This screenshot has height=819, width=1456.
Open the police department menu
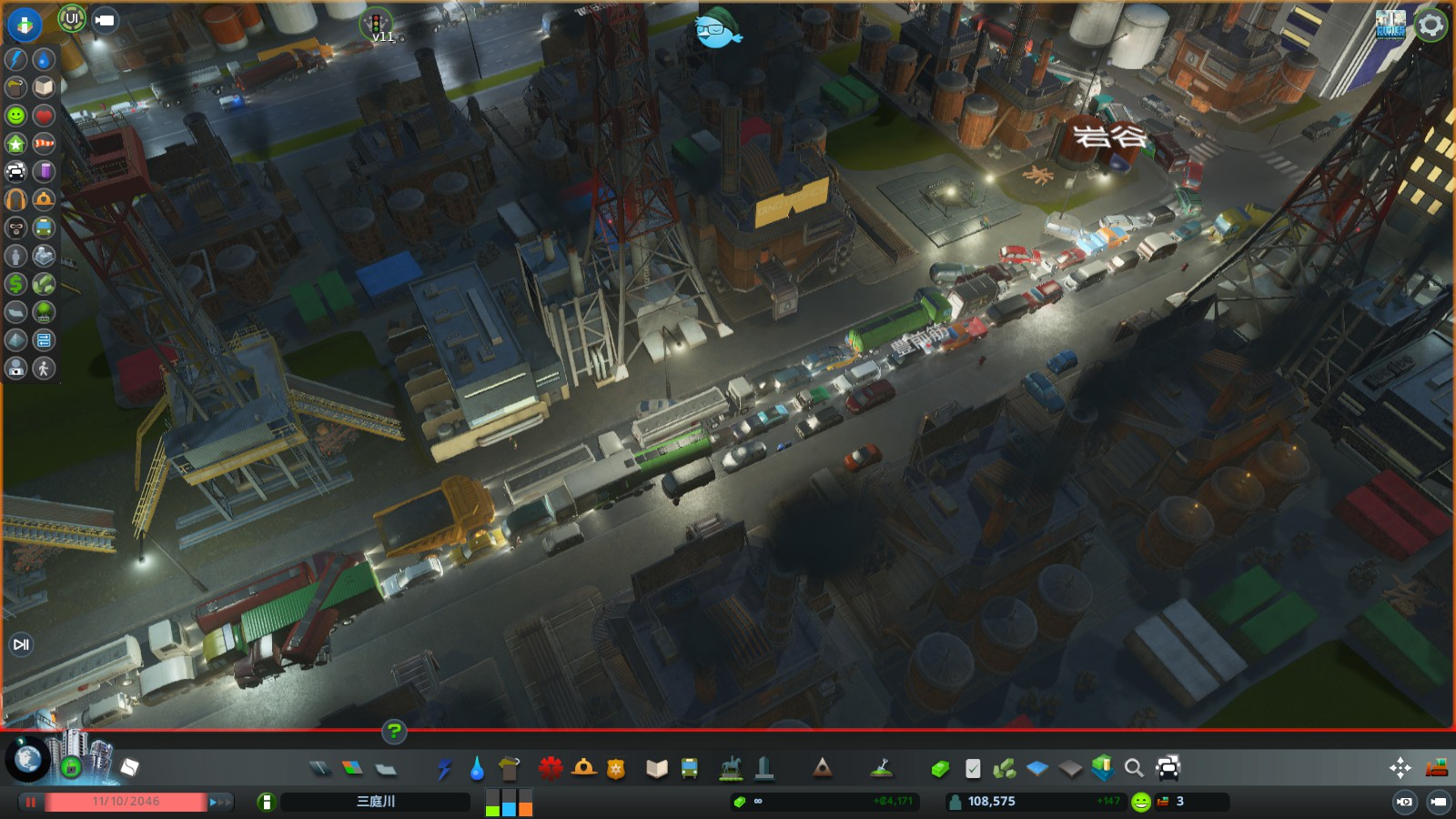[x=616, y=769]
